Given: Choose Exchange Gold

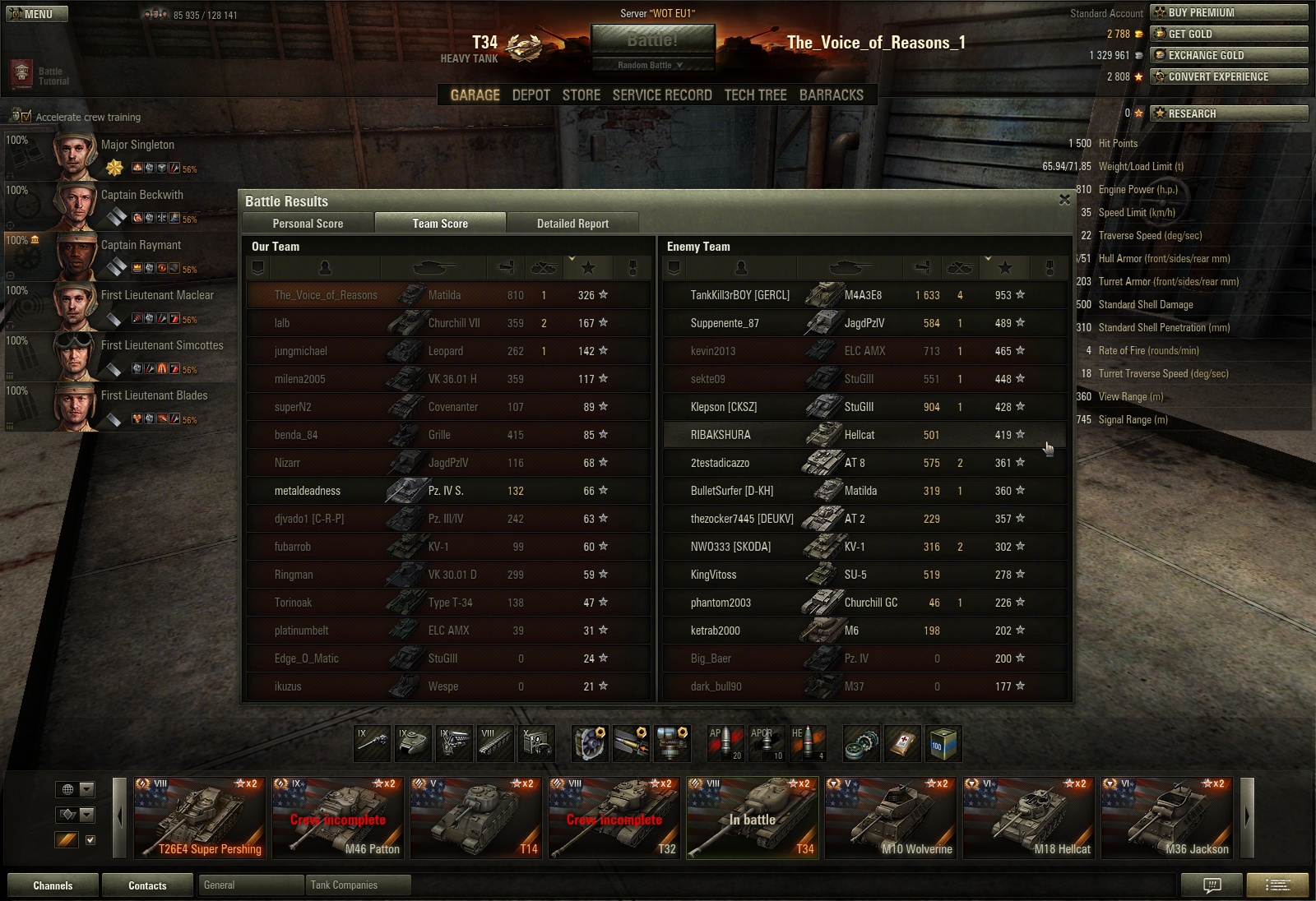Looking at the screenshot, I should click(1229, 55).
